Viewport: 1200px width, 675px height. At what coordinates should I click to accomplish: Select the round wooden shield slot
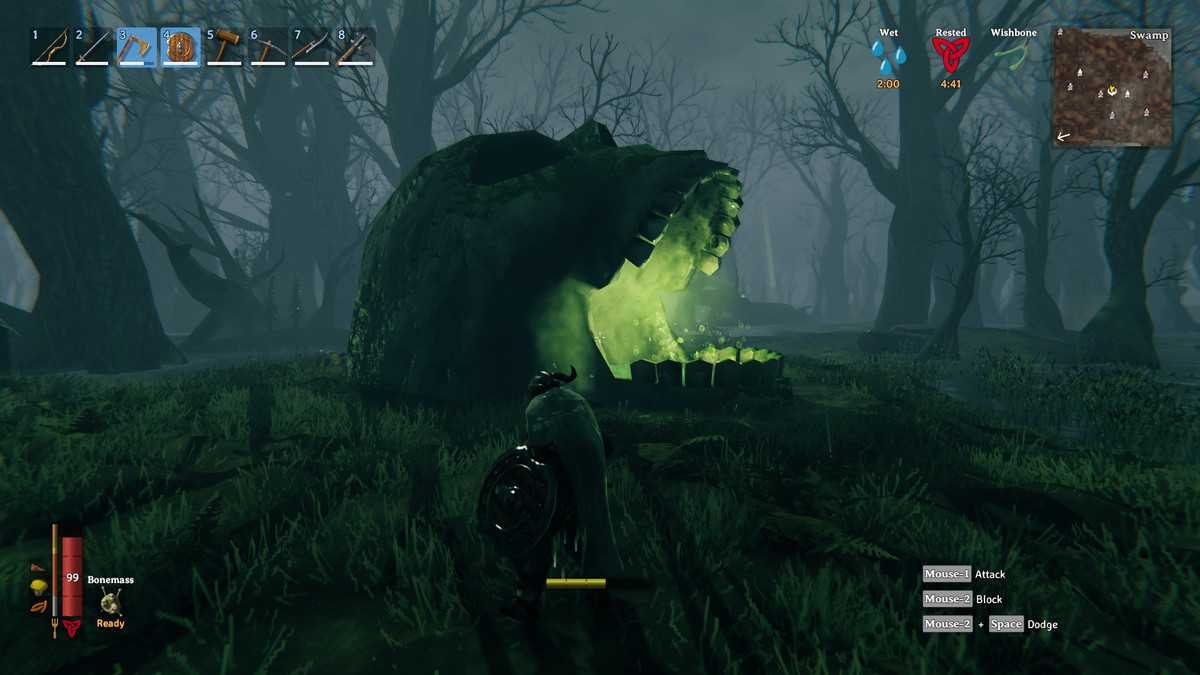(181, 47)
